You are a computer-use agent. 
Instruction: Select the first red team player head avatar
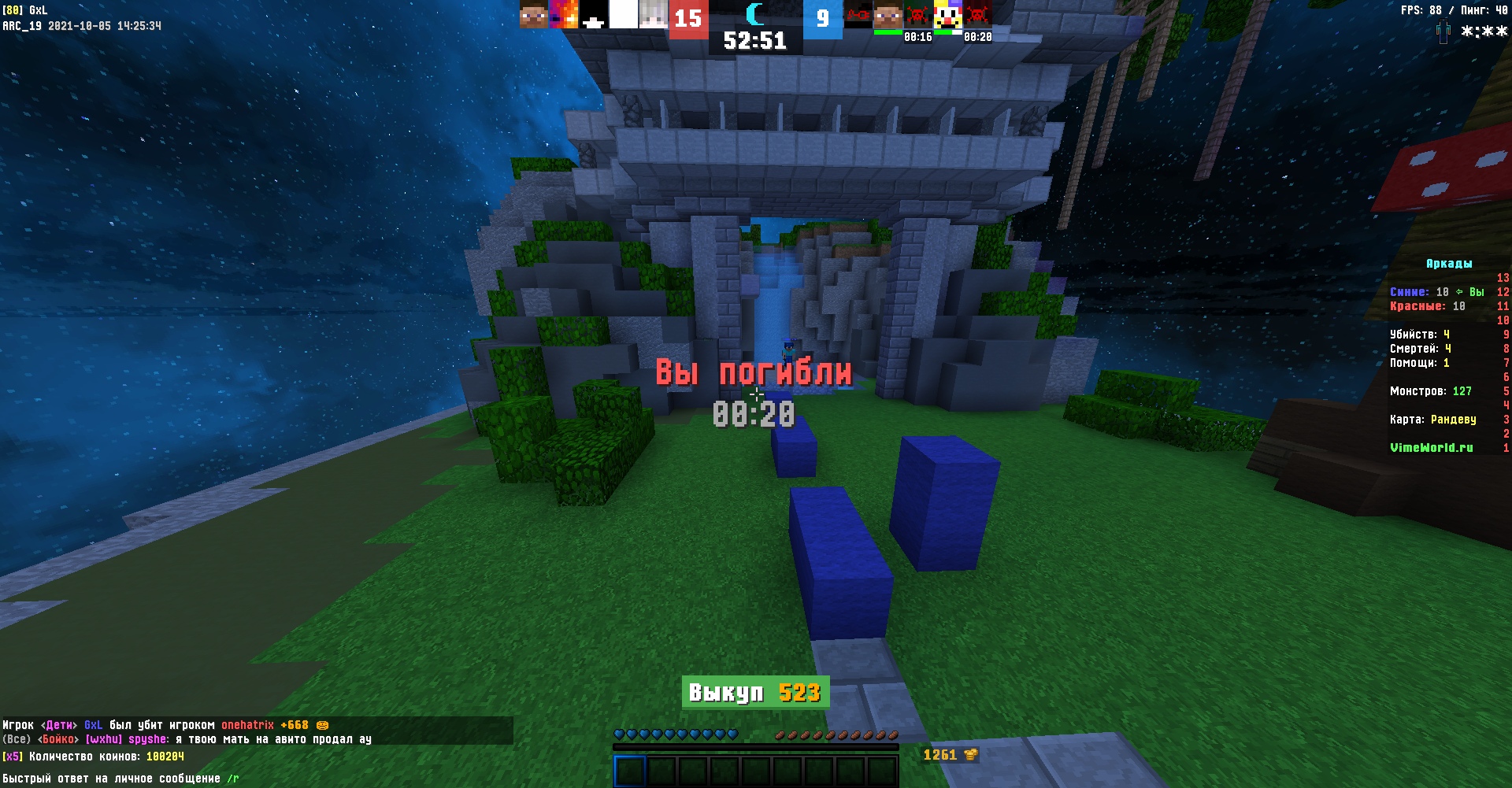(x=532, y=15)
